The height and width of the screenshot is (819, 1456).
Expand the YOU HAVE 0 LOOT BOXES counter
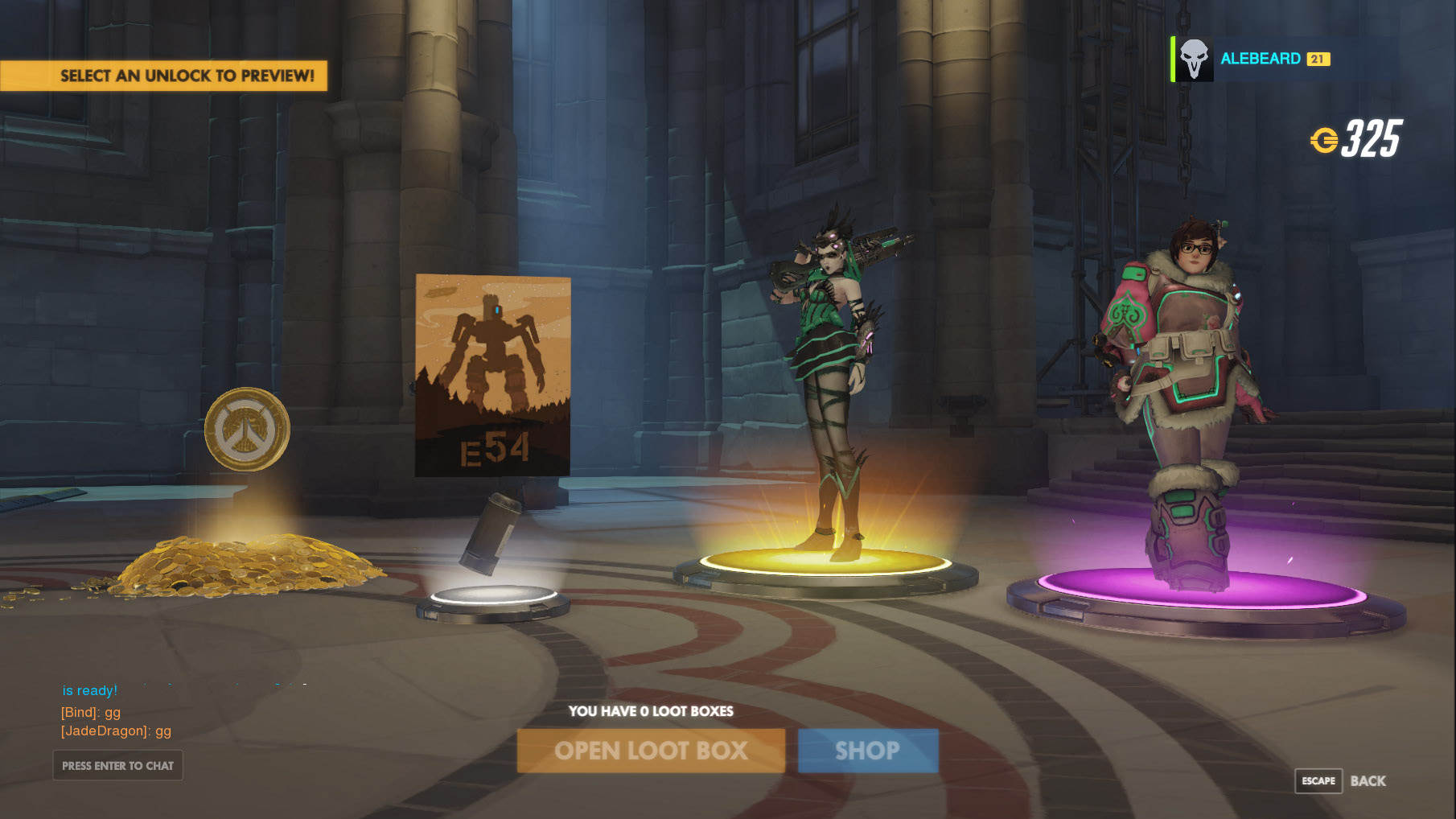point(650,711)
